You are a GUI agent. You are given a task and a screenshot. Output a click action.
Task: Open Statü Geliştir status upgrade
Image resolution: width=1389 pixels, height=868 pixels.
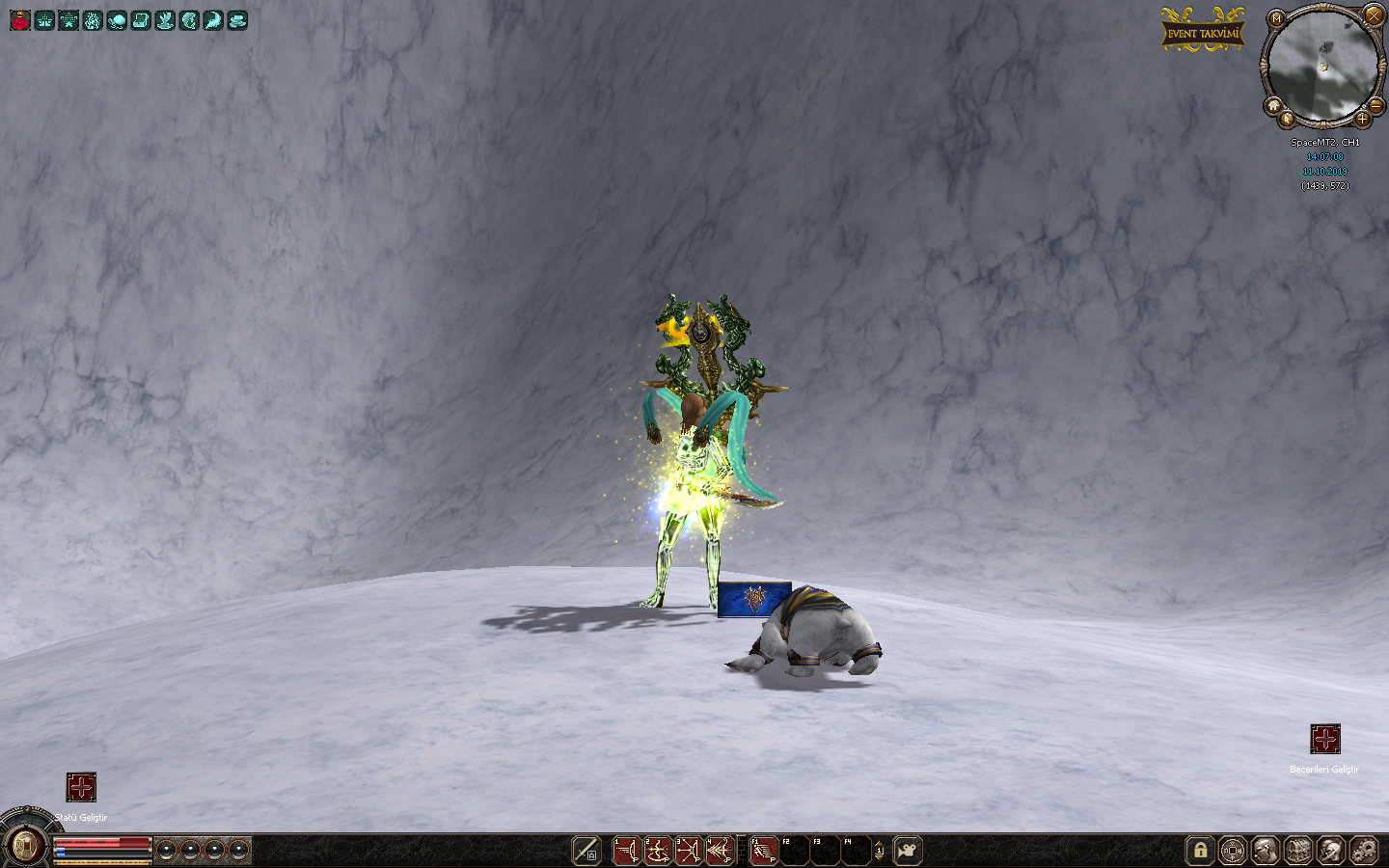pos(81,787)
